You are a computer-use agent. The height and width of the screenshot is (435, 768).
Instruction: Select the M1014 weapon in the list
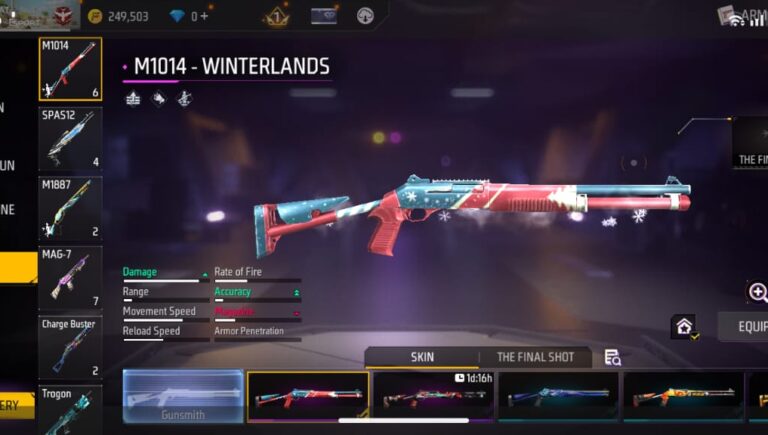click(70, 69)
